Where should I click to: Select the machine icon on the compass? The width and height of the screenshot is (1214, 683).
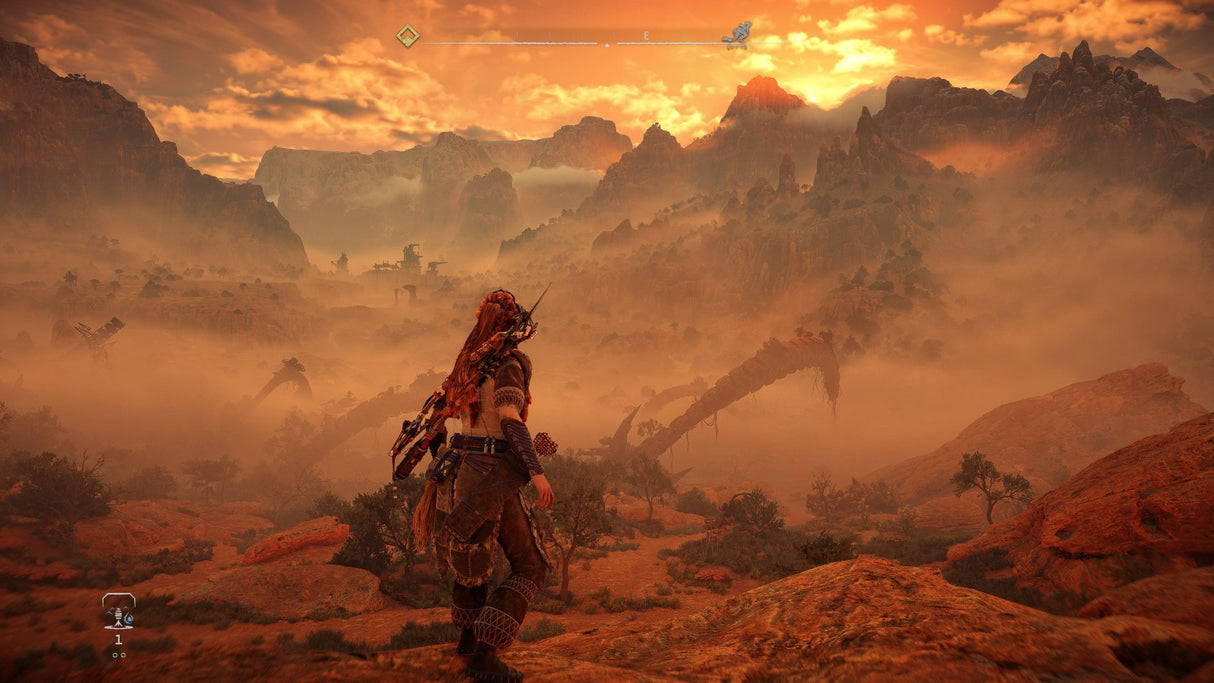737,35
